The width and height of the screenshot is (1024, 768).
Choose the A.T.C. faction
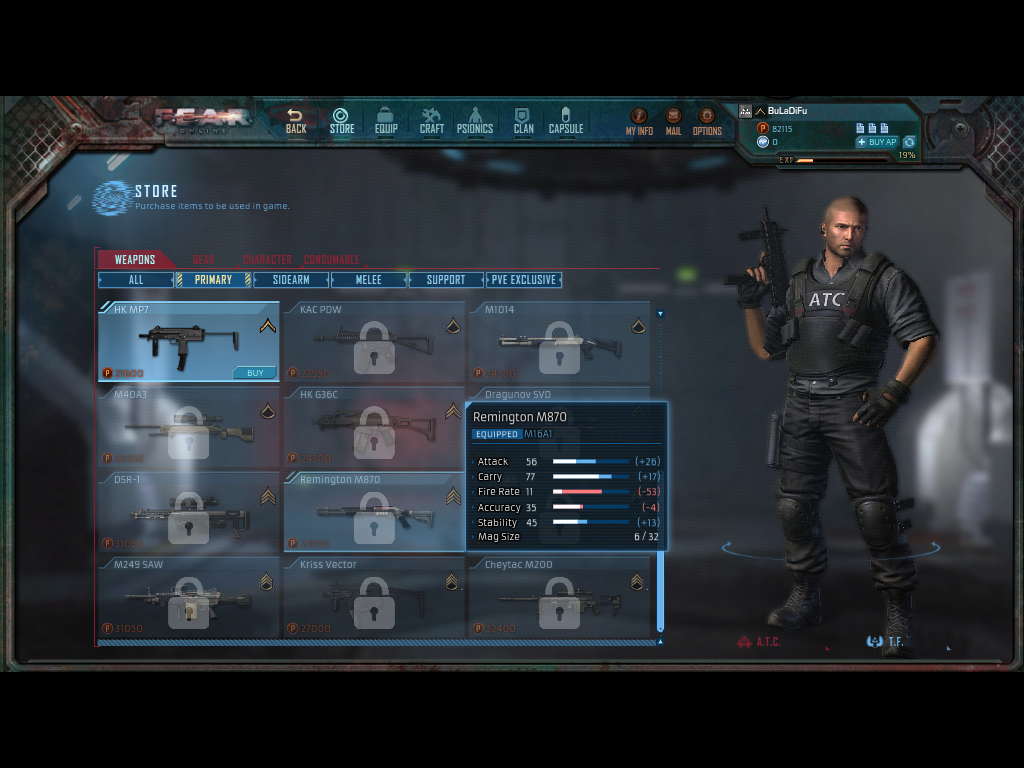tap(759, 642)
